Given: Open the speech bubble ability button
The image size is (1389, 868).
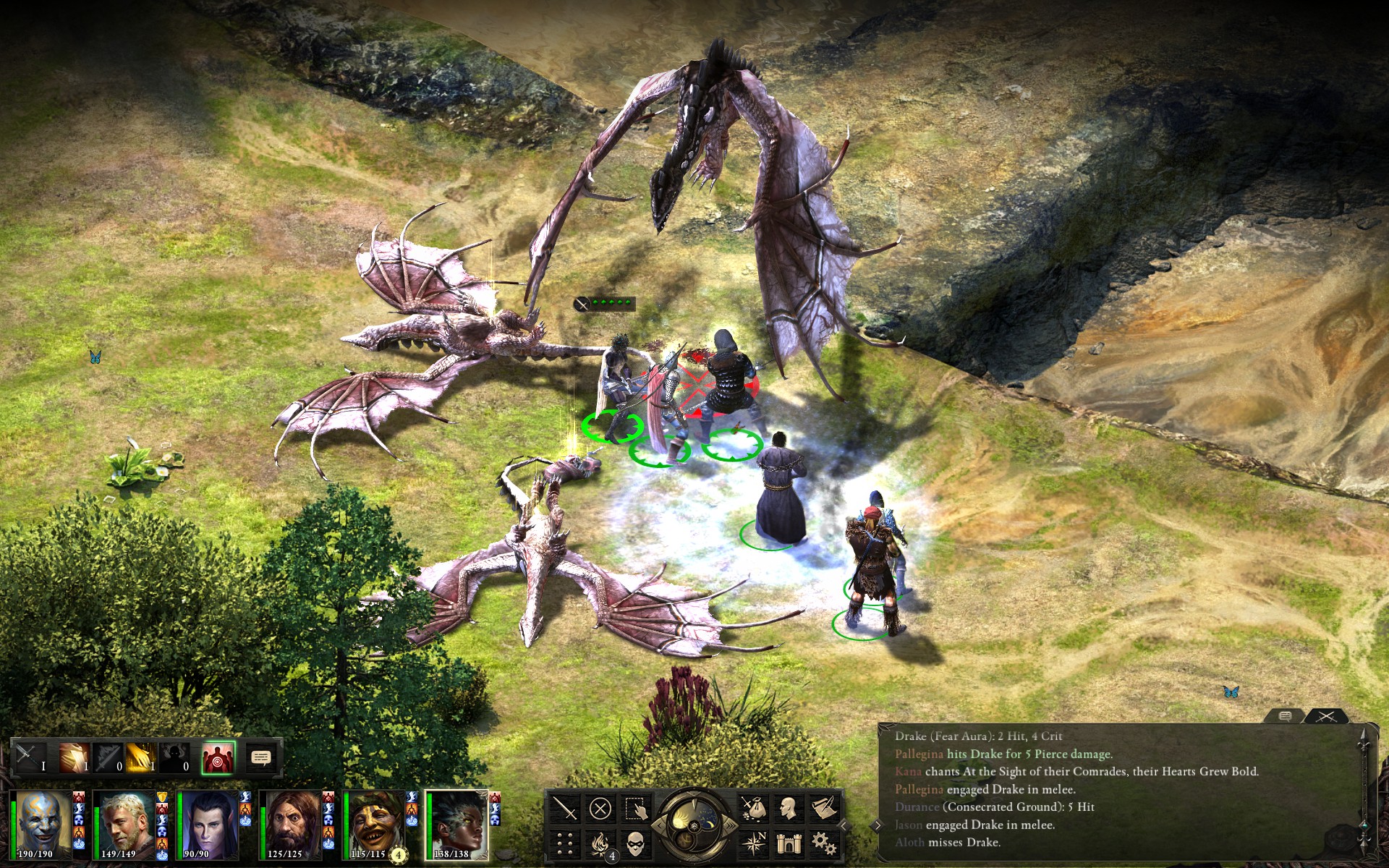Looking at the screenshot, I should pos(260,757).
